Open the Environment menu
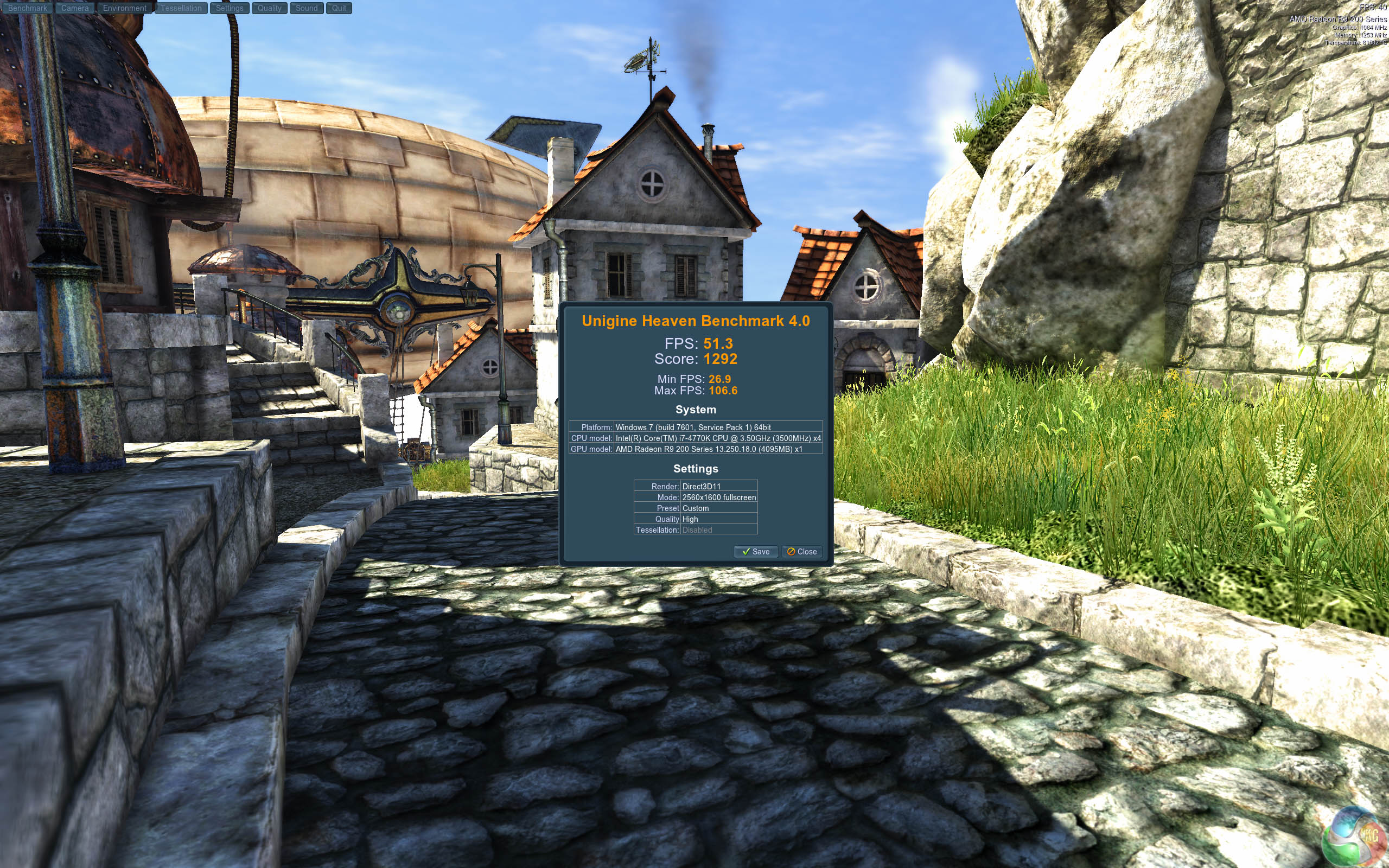This screenshot has width=1389, height=868. (x=125, y=8)
